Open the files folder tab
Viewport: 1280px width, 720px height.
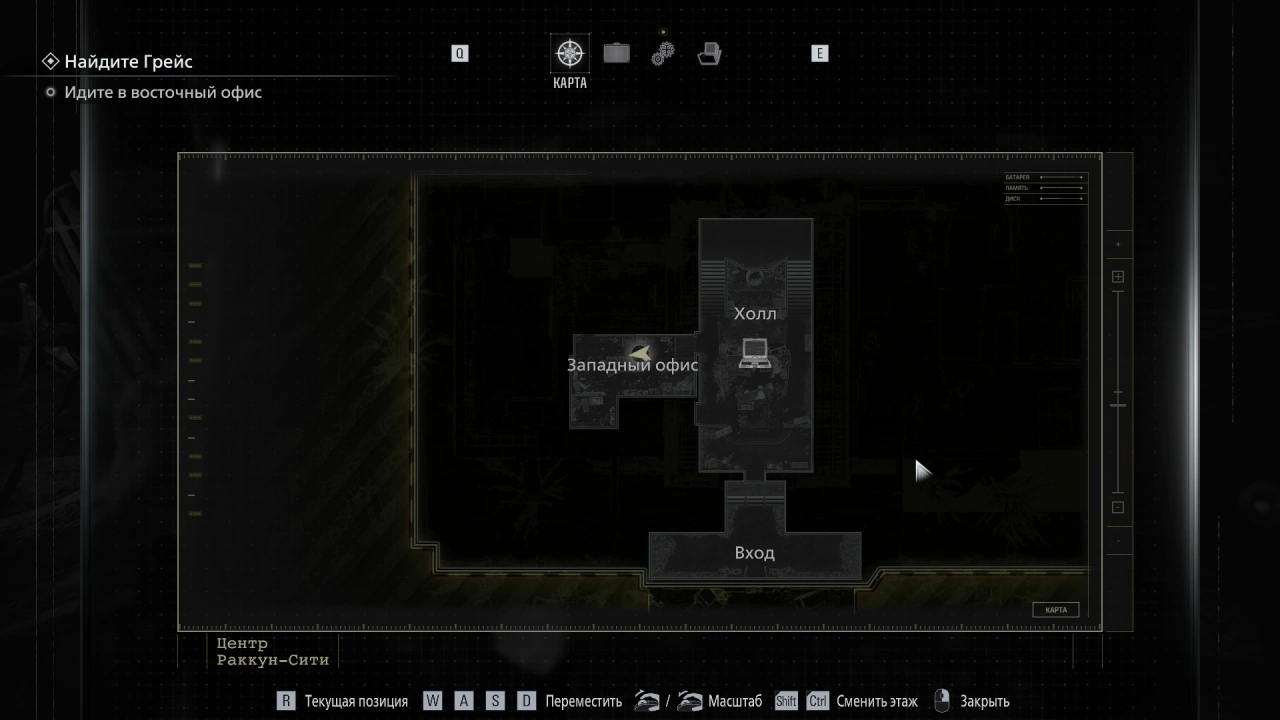pos(709,53)
